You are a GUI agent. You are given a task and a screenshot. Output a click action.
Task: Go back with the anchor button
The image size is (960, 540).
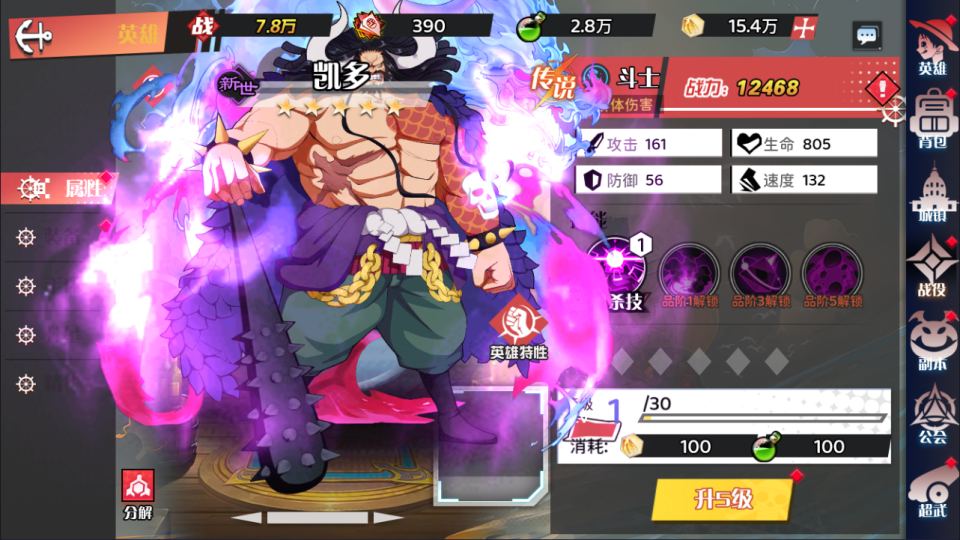click(32, 37)
